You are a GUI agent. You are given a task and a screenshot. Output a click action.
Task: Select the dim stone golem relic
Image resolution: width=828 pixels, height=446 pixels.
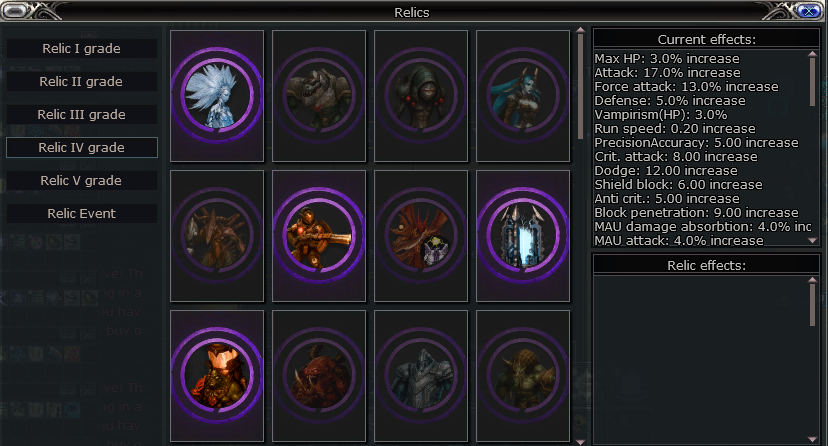[x=319, y=95]
